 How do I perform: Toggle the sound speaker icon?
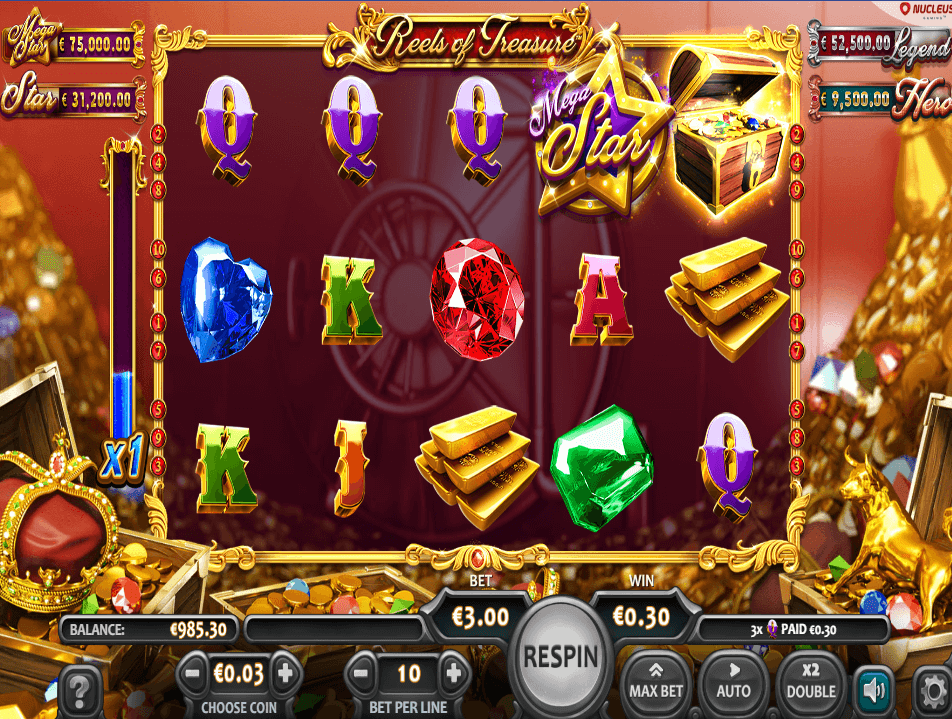tap(874, 689)
